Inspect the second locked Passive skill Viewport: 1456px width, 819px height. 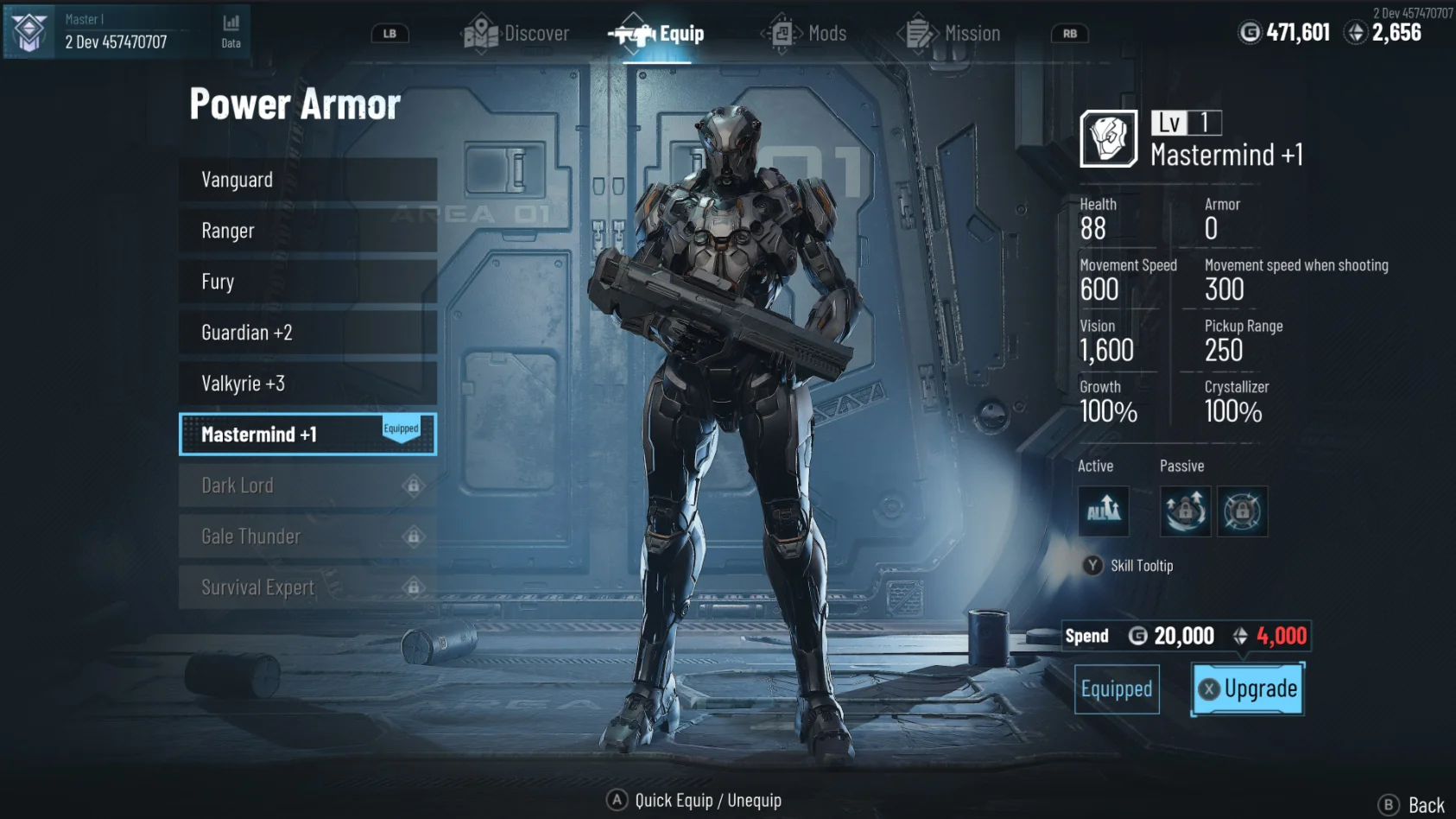click(1242, 511)
